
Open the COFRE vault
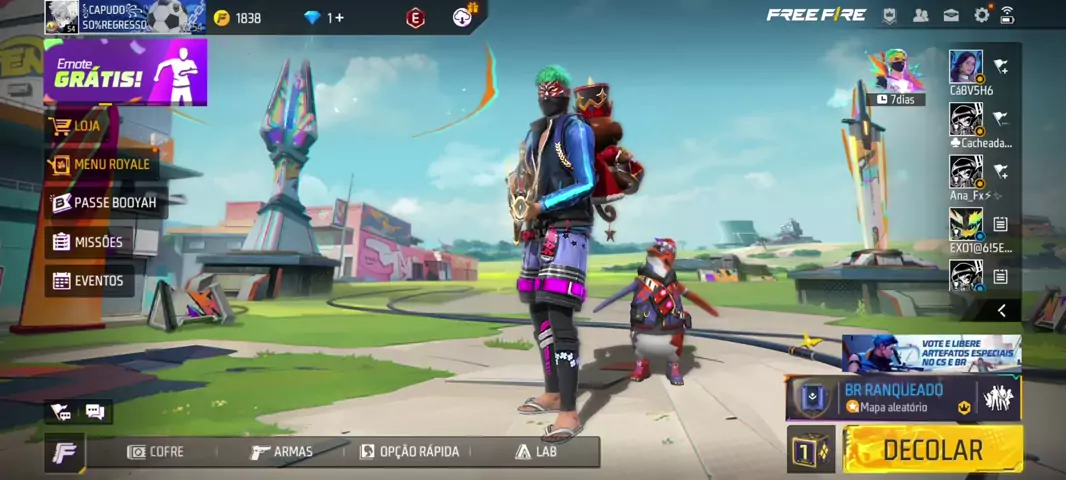156,452
